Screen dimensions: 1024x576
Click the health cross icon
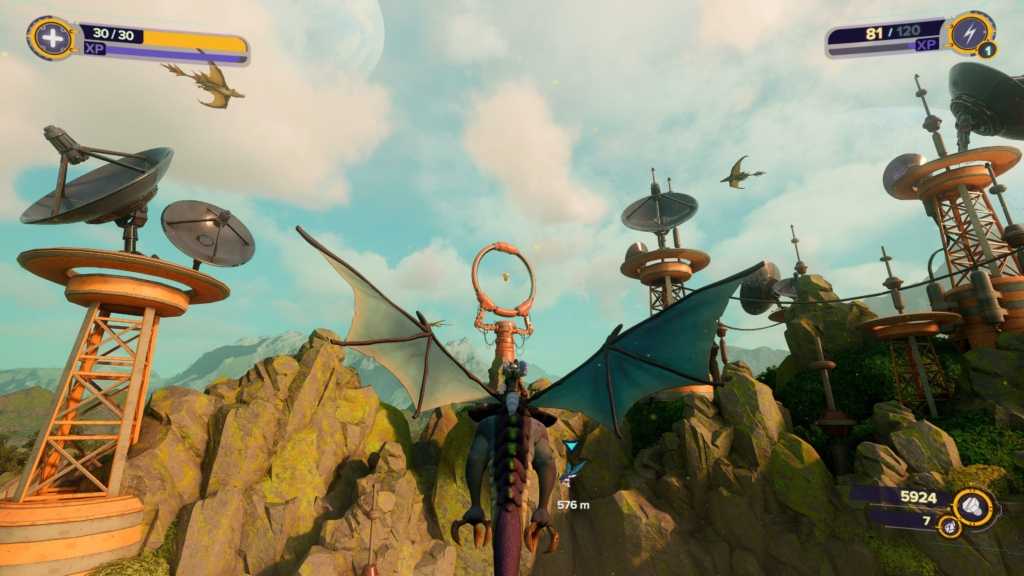[50, 37]
